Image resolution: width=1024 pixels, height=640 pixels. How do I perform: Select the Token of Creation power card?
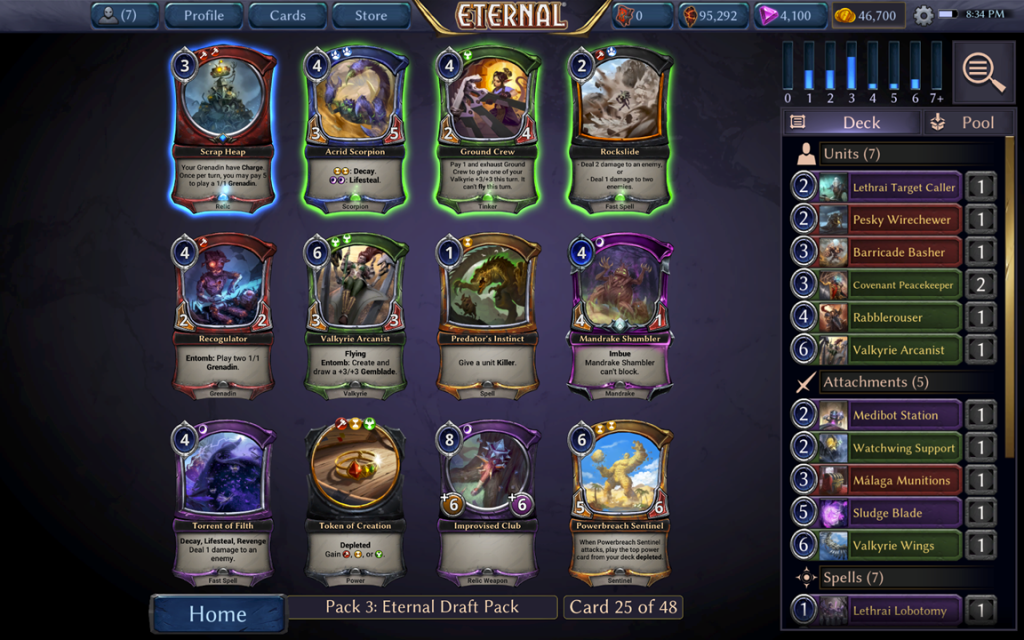[x=357, y=504]
